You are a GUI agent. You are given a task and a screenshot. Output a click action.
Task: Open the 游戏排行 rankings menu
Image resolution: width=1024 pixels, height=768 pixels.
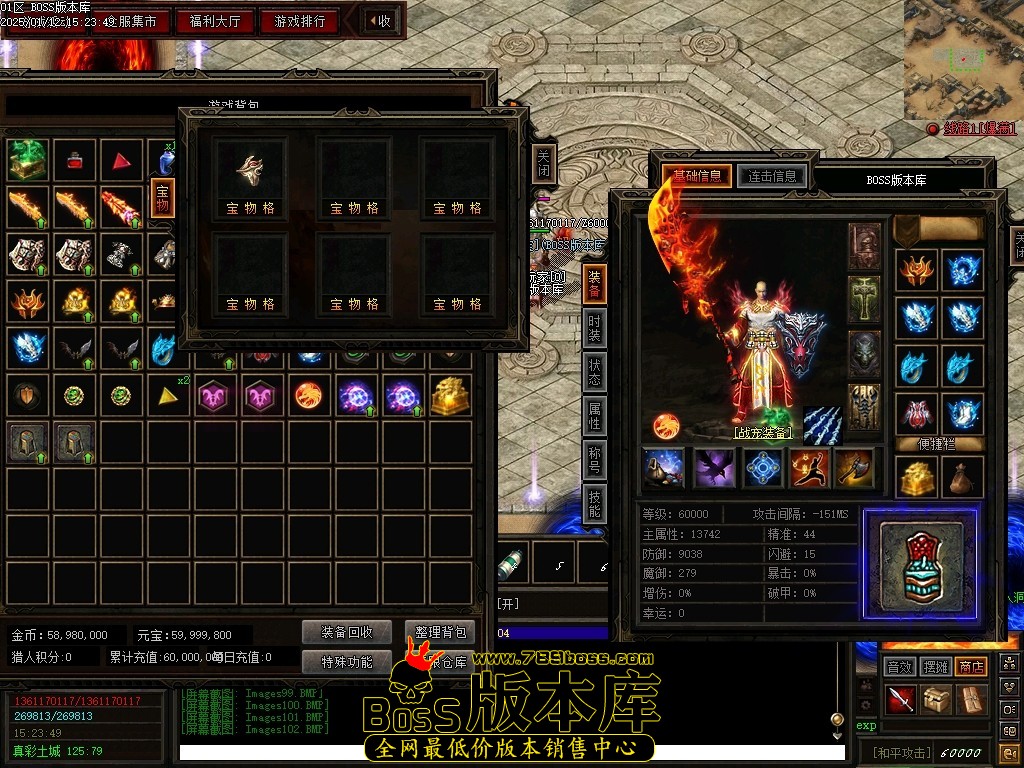tap(300, 21)
